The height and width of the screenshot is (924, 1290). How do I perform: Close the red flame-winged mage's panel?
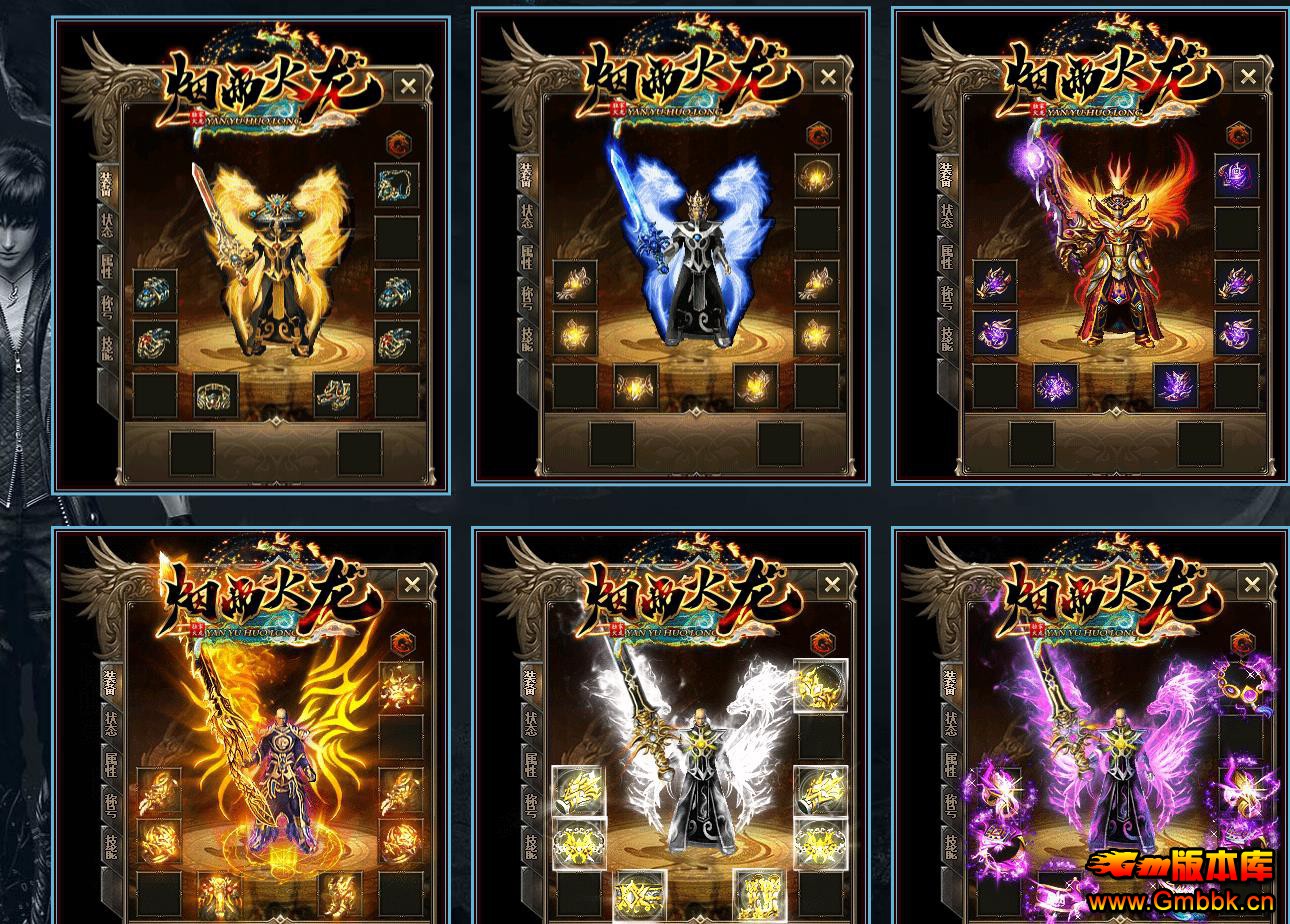click(x=1248, y=77)
